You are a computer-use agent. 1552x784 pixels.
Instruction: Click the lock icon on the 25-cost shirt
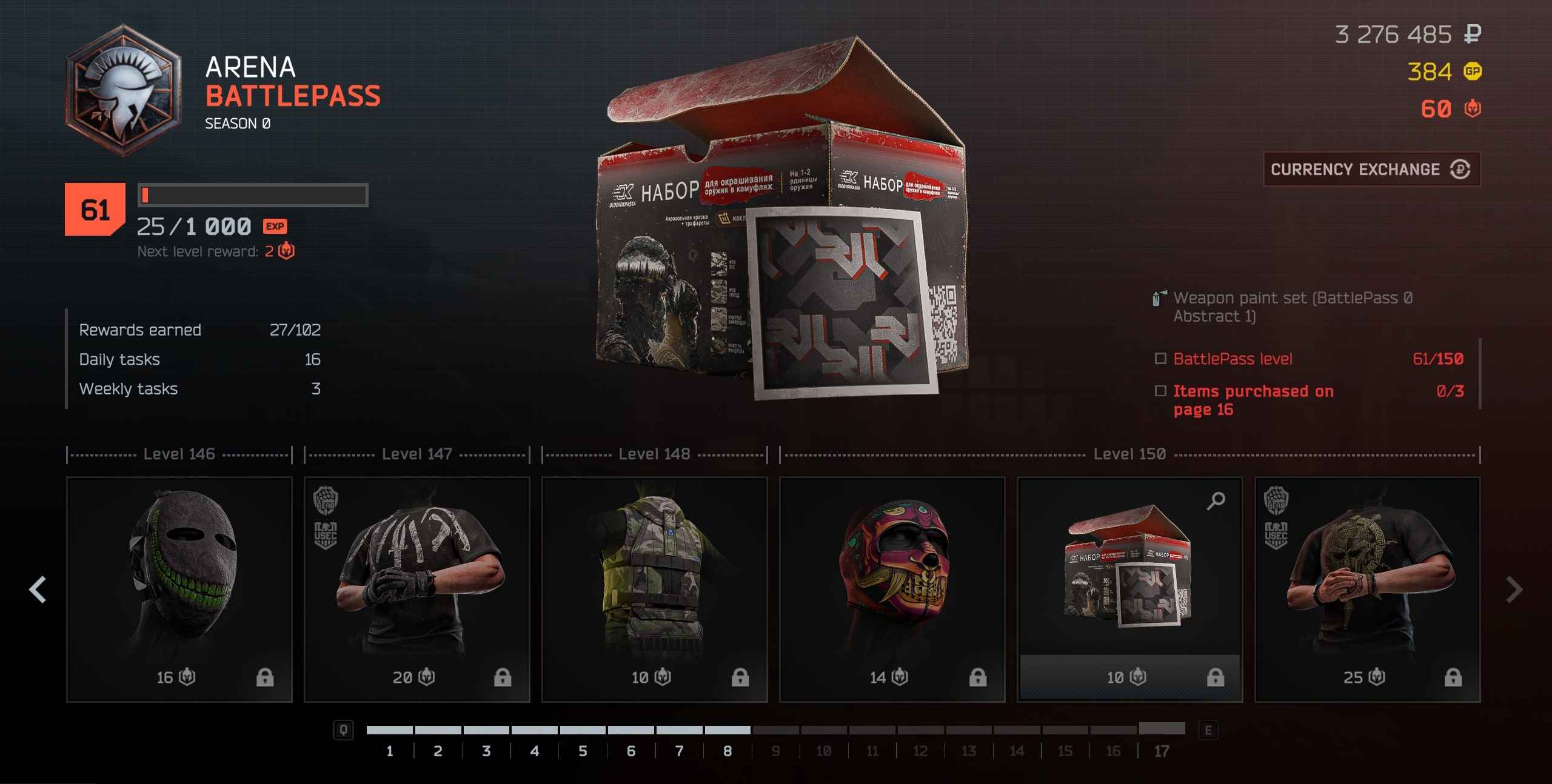tap(1453, 677)
